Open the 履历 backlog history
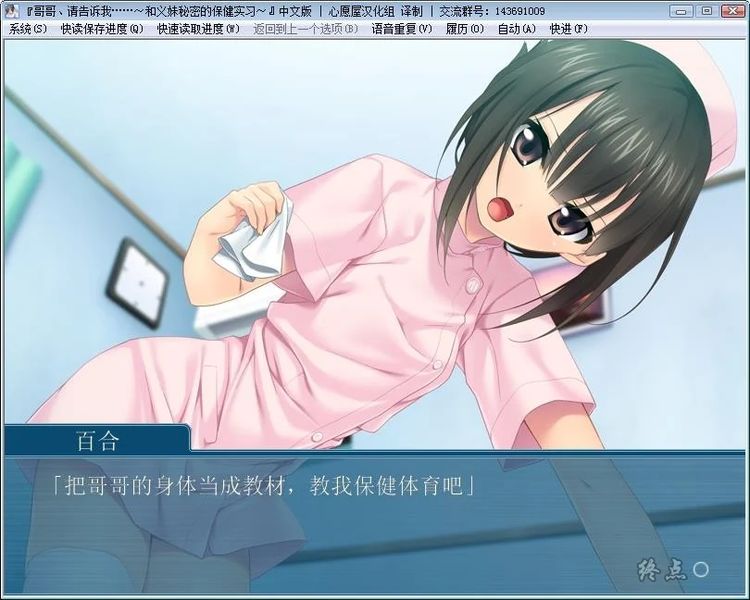This screenshot has width=750, height=600. click(464, 29)
